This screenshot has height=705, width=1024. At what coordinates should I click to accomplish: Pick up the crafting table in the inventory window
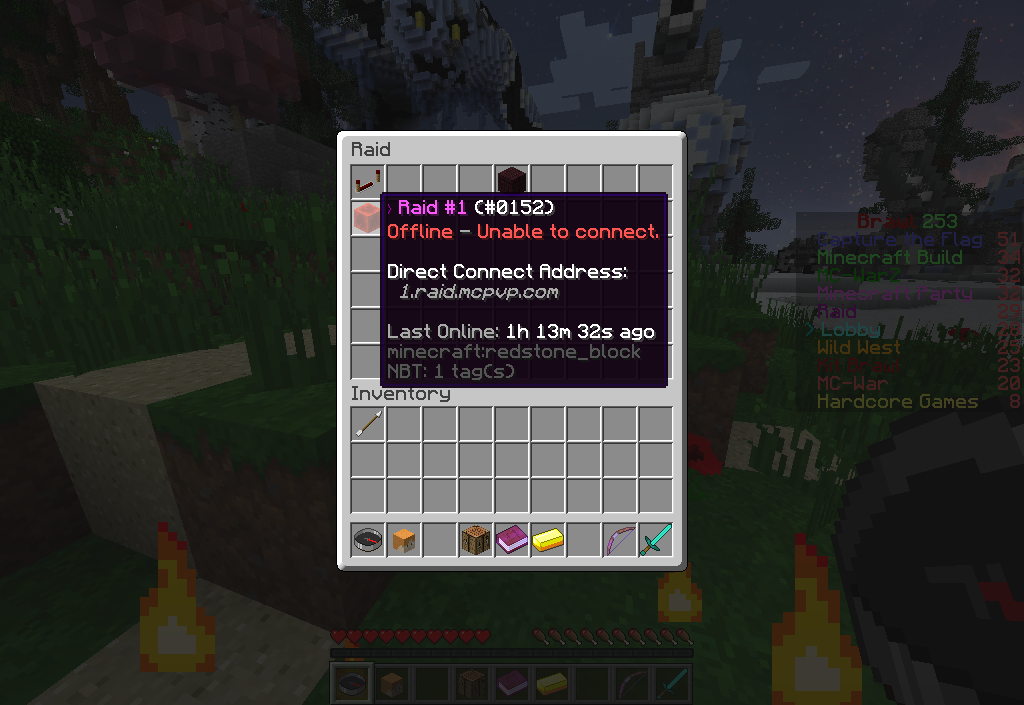475,540
